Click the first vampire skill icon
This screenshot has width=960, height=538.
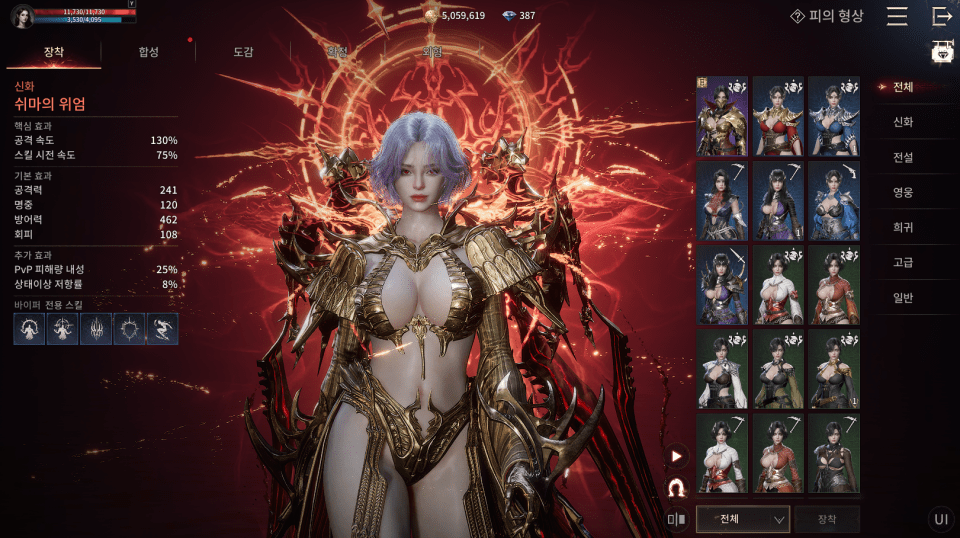(x=30, y=328)
